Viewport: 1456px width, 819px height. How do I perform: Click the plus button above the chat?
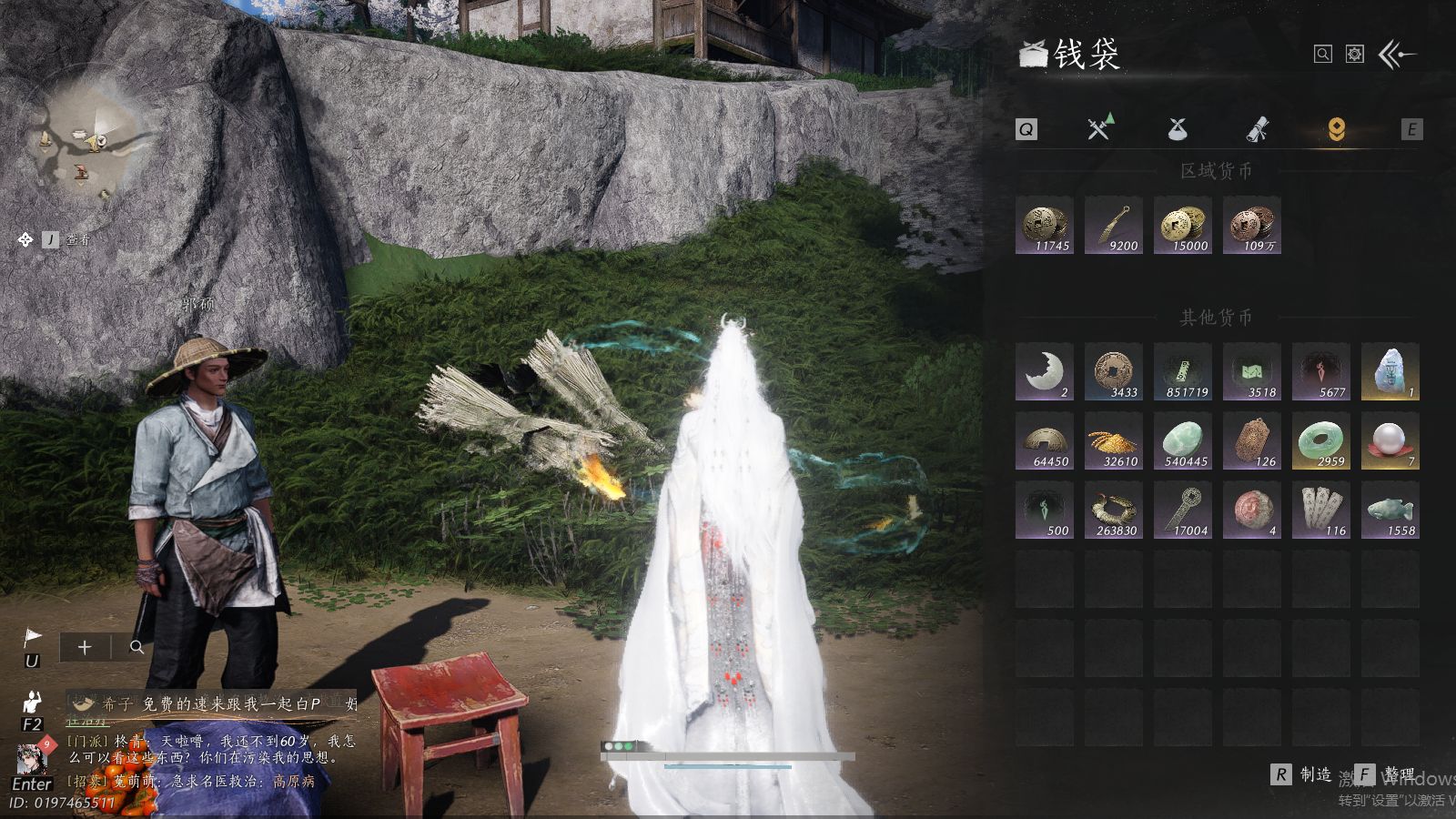[85, 647]
